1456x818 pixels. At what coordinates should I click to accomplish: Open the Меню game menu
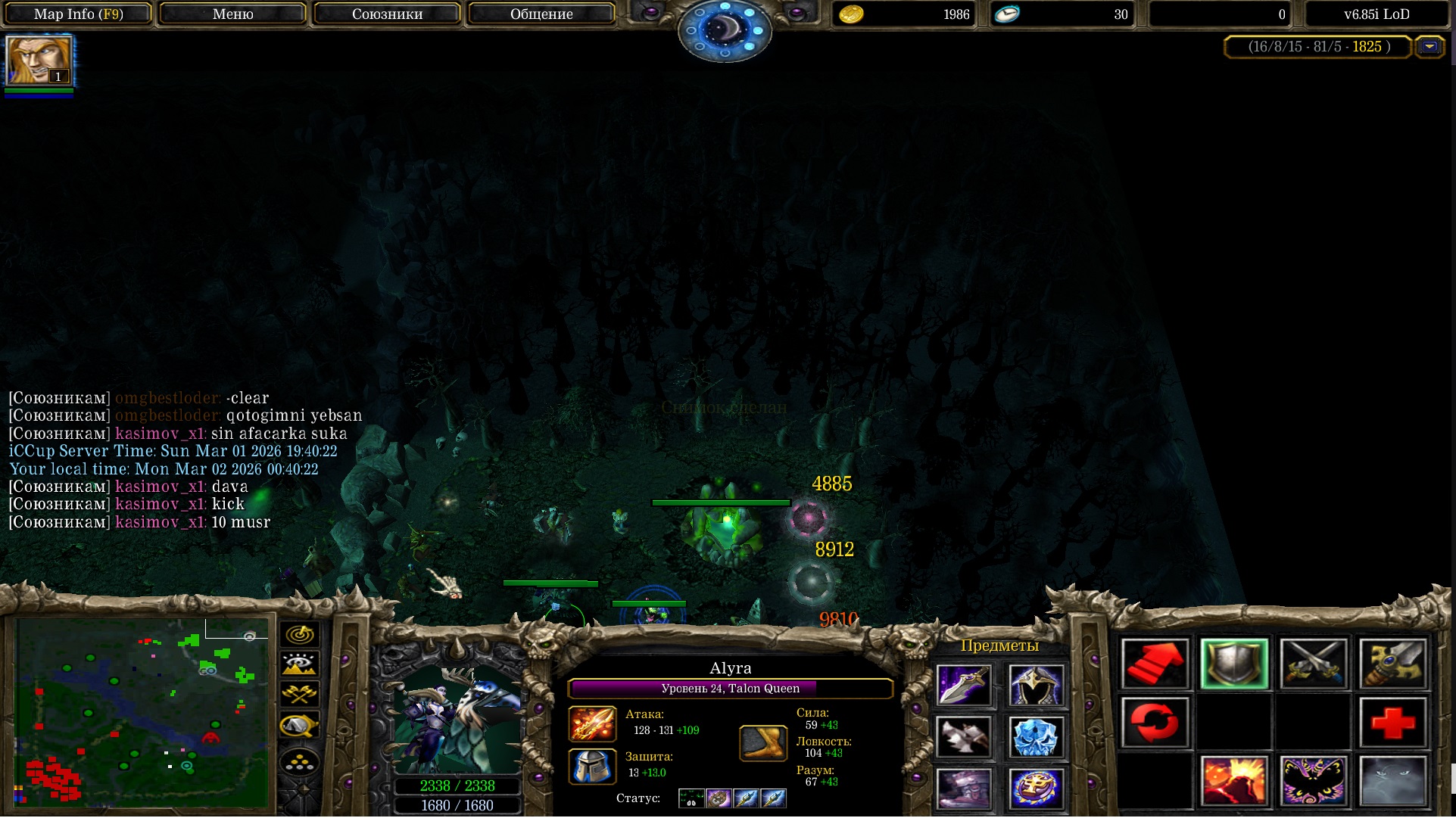[233, 14]
